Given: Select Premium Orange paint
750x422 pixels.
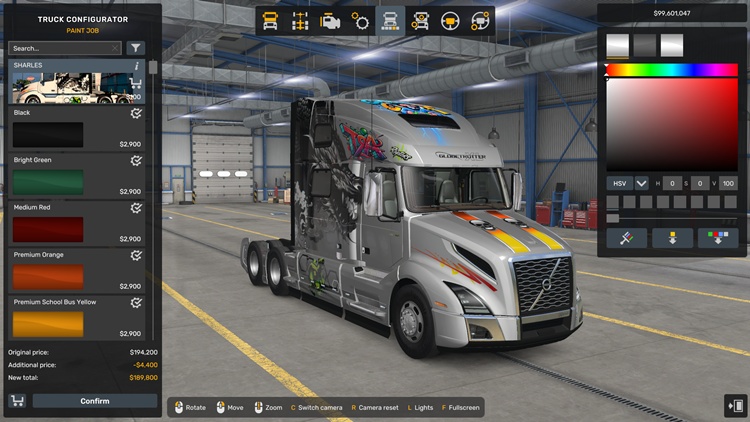Looking at the screenshot, I should [48, 277].
